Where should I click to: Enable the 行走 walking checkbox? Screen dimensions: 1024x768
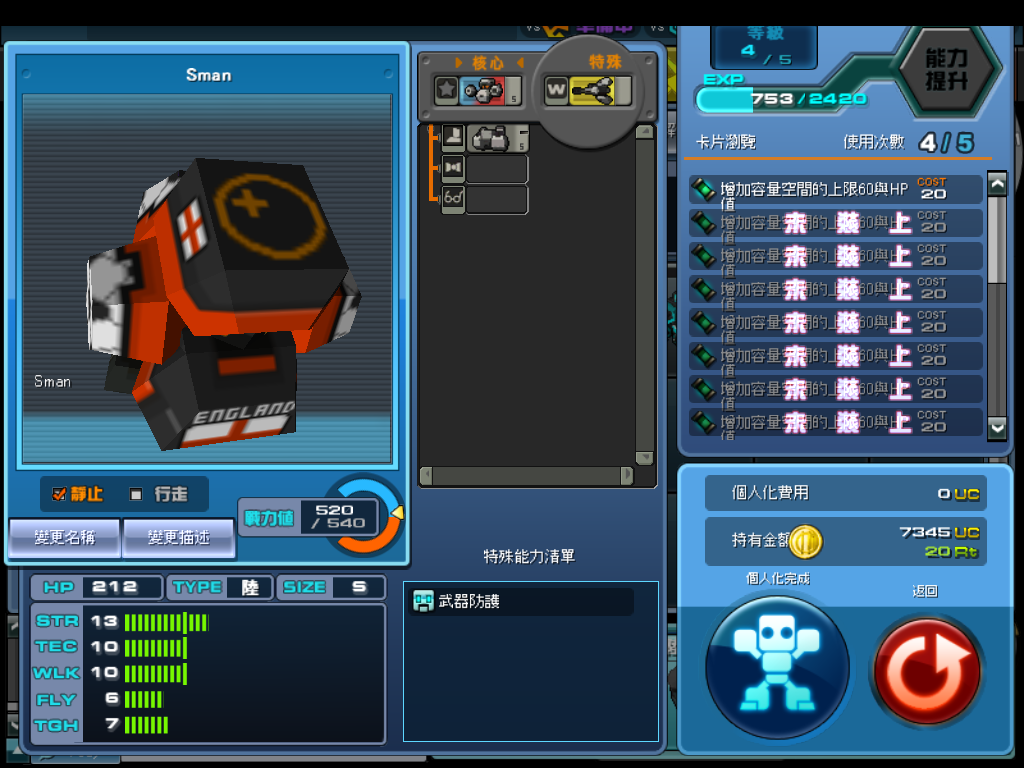[x=136, y=494]
